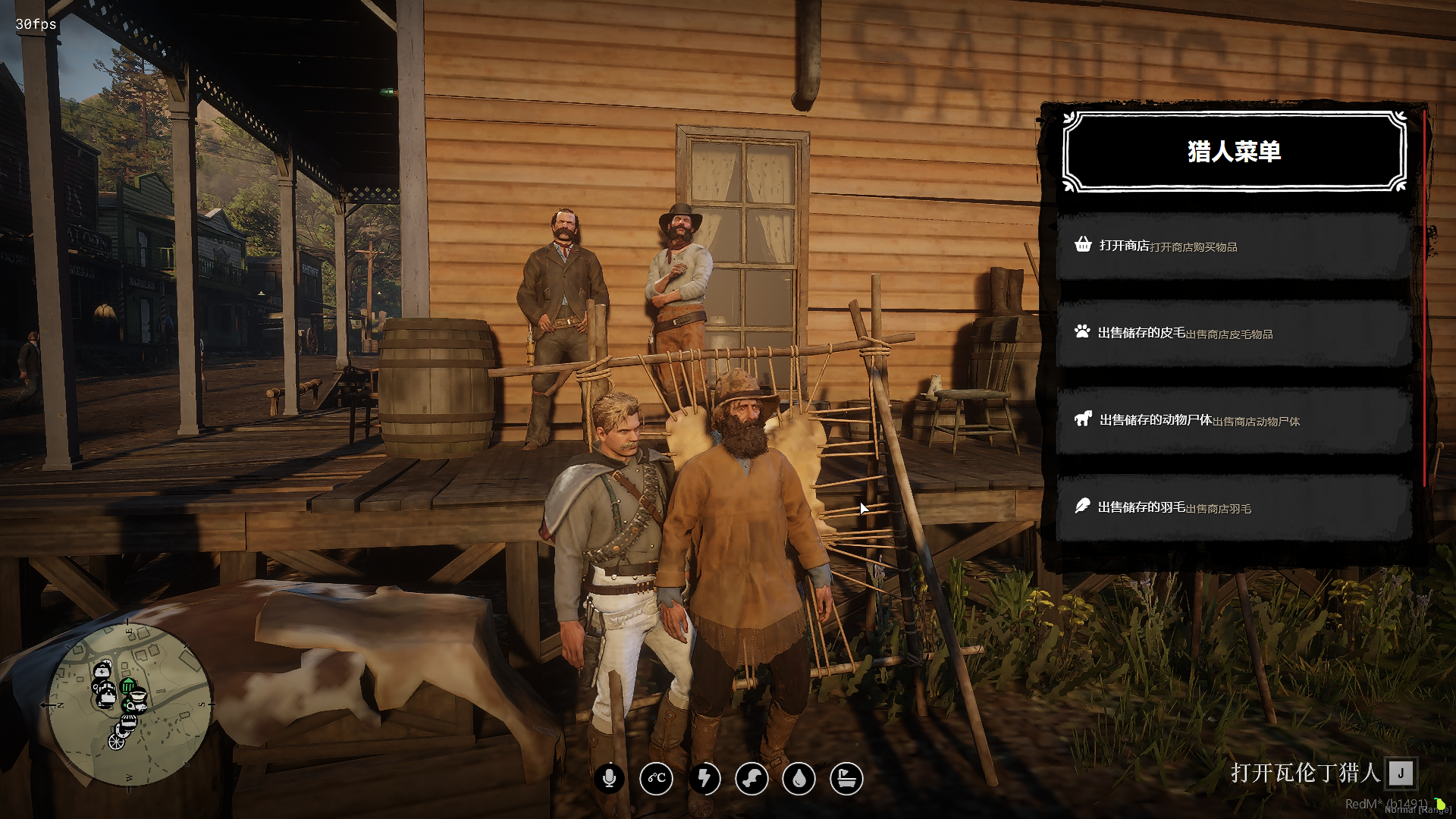Click the bathtub cleanliness icon
The width and height of the screenshot is (1456, 819).
[x=846, y=778]
